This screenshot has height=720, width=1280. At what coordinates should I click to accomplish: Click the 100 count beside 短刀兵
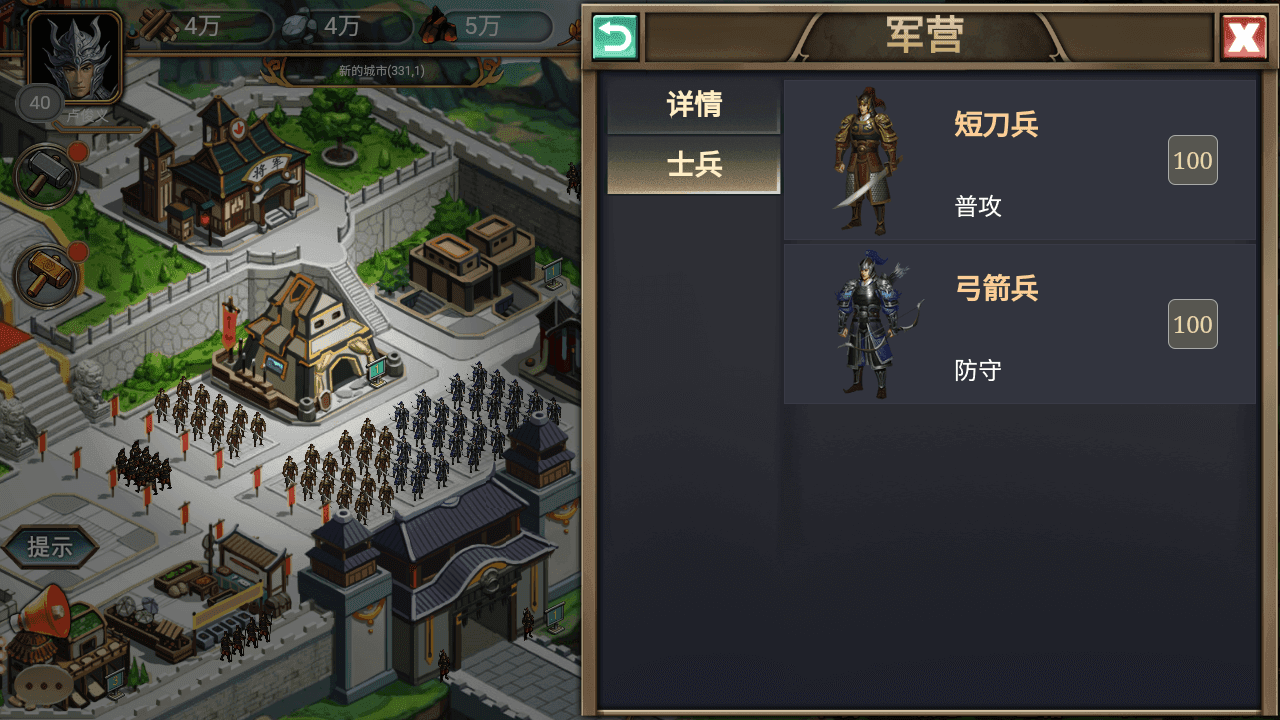[1192, 160]
